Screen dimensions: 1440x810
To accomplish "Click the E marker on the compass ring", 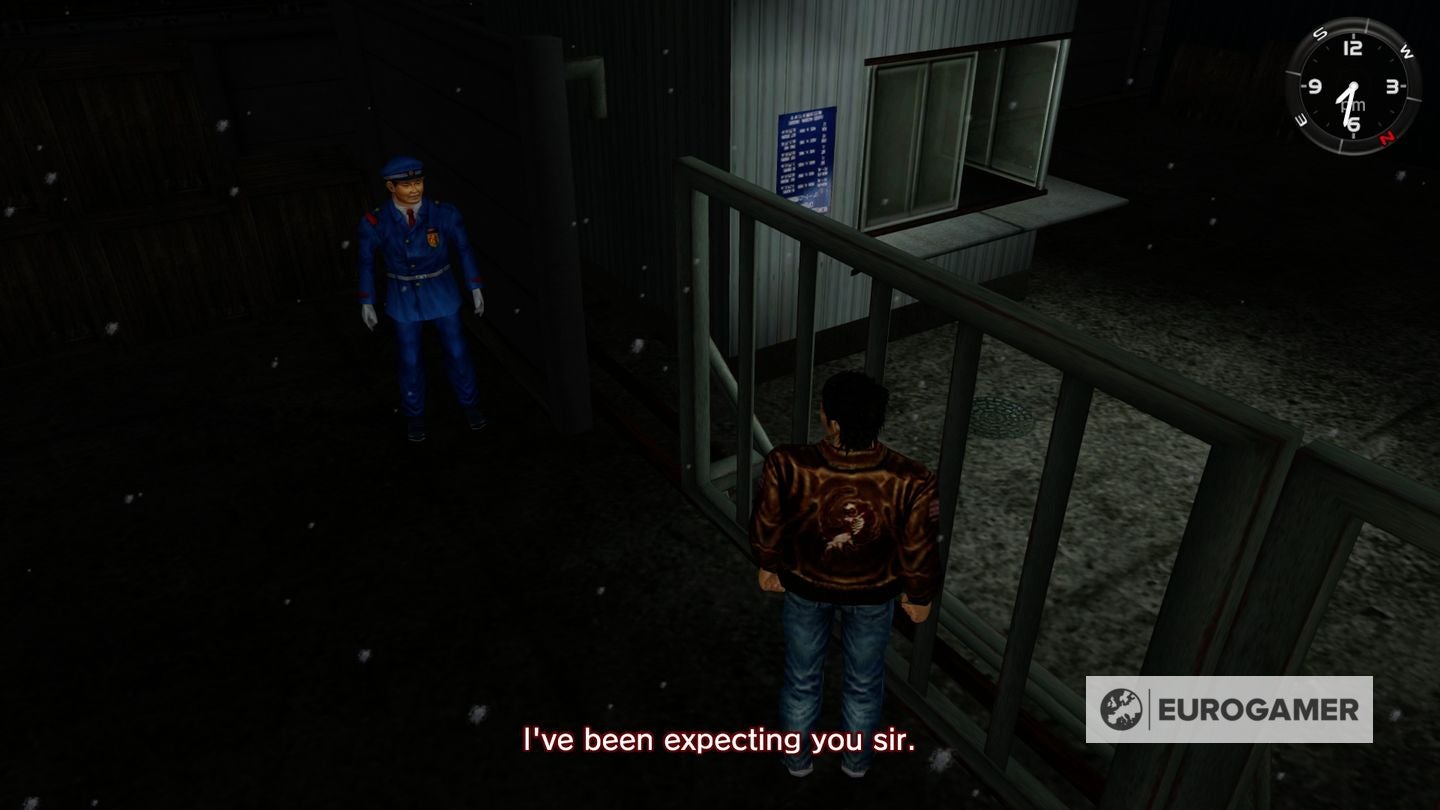I will tap(1301, 120).
